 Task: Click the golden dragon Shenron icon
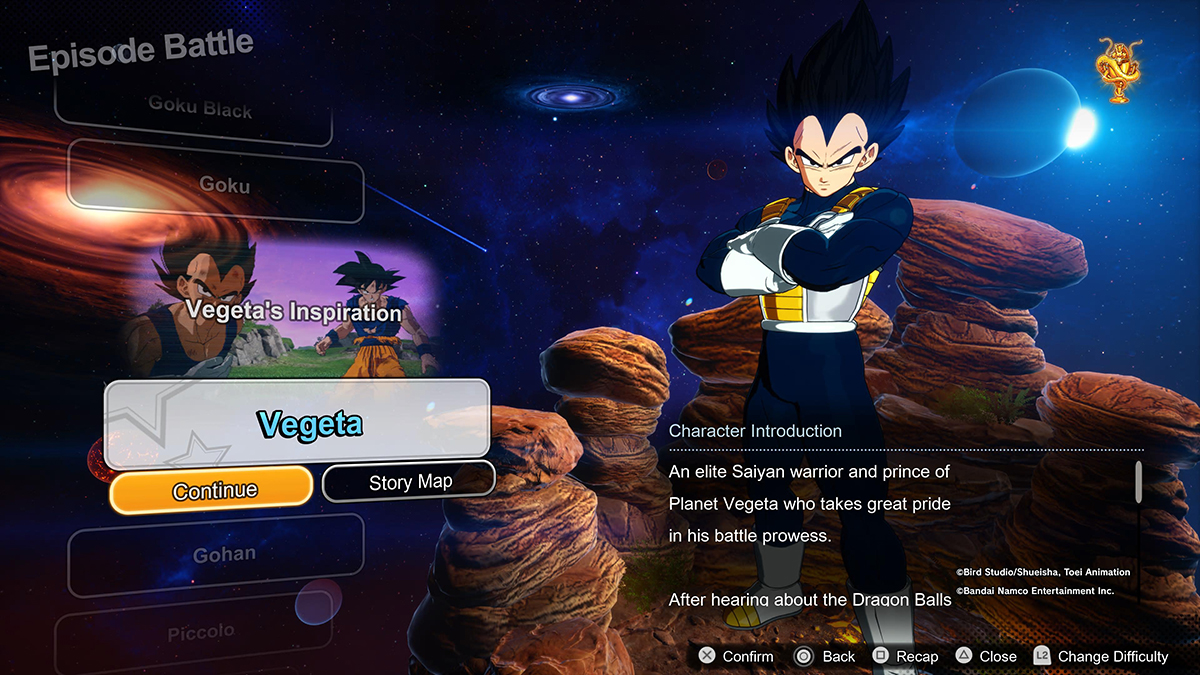click(1120, 70)
